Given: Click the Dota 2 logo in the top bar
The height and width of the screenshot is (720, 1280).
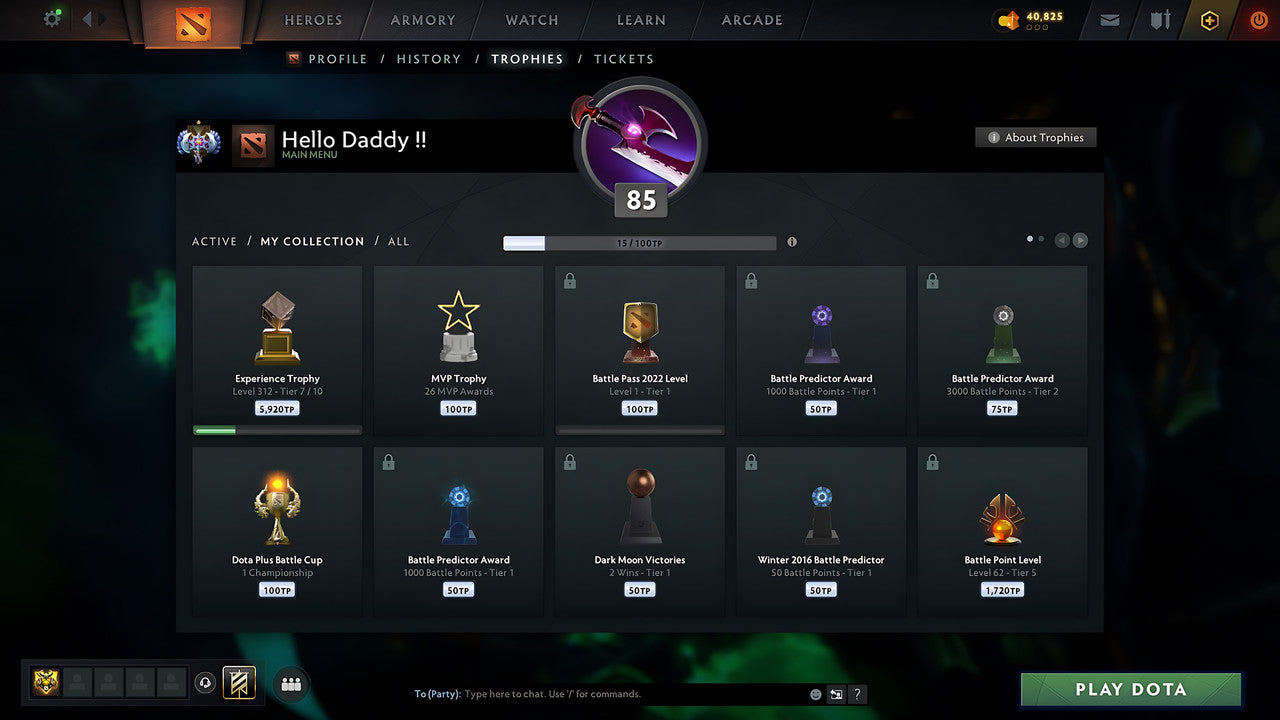Looking at the screenshot, I should click(x=194, y=24).
